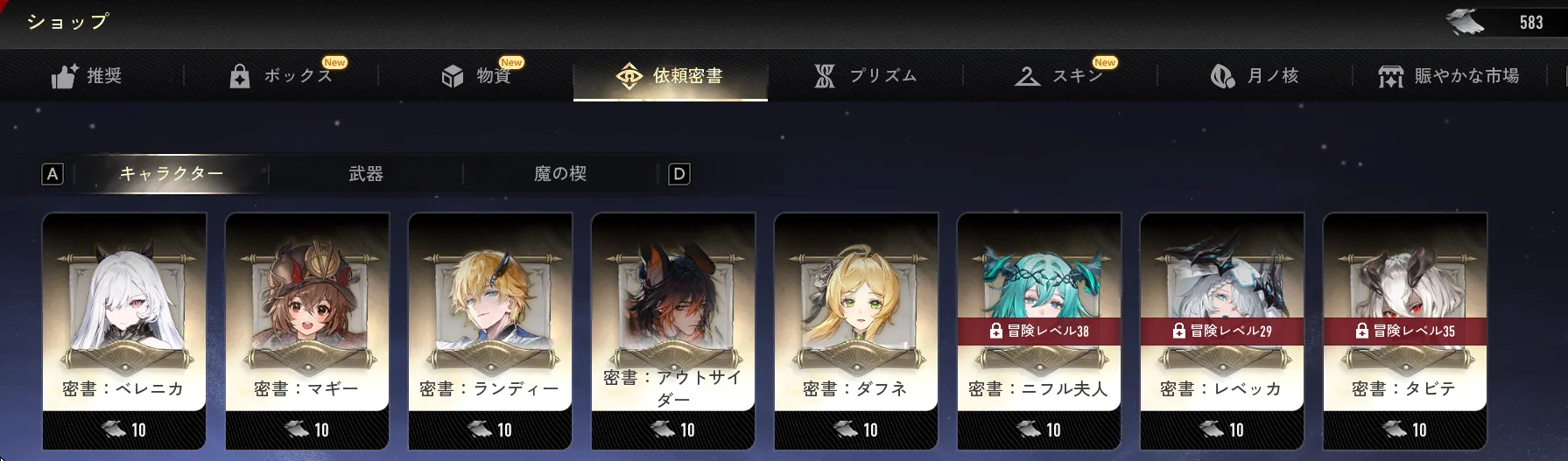Go to the プリズム tab
Image resolution: width=1568 pixels, height=461 pixels.
click(x=866, y=76)
